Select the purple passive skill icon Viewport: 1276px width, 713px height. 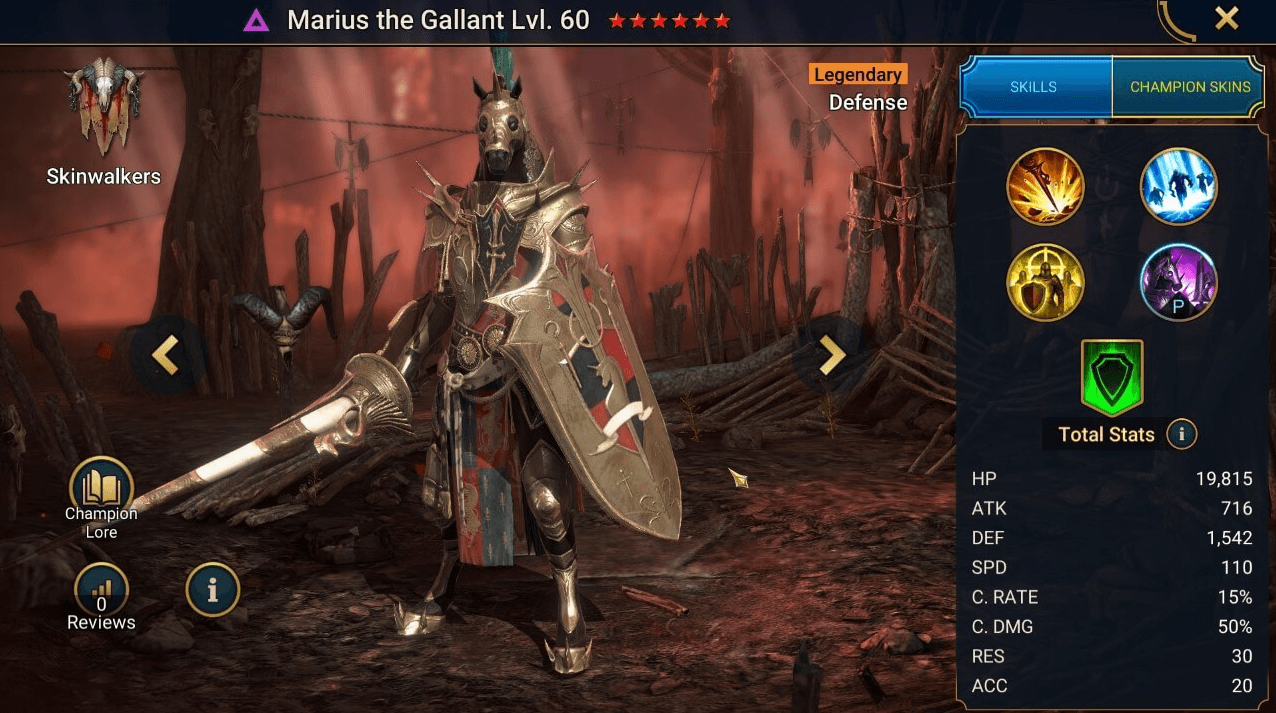coord(1178,283)
